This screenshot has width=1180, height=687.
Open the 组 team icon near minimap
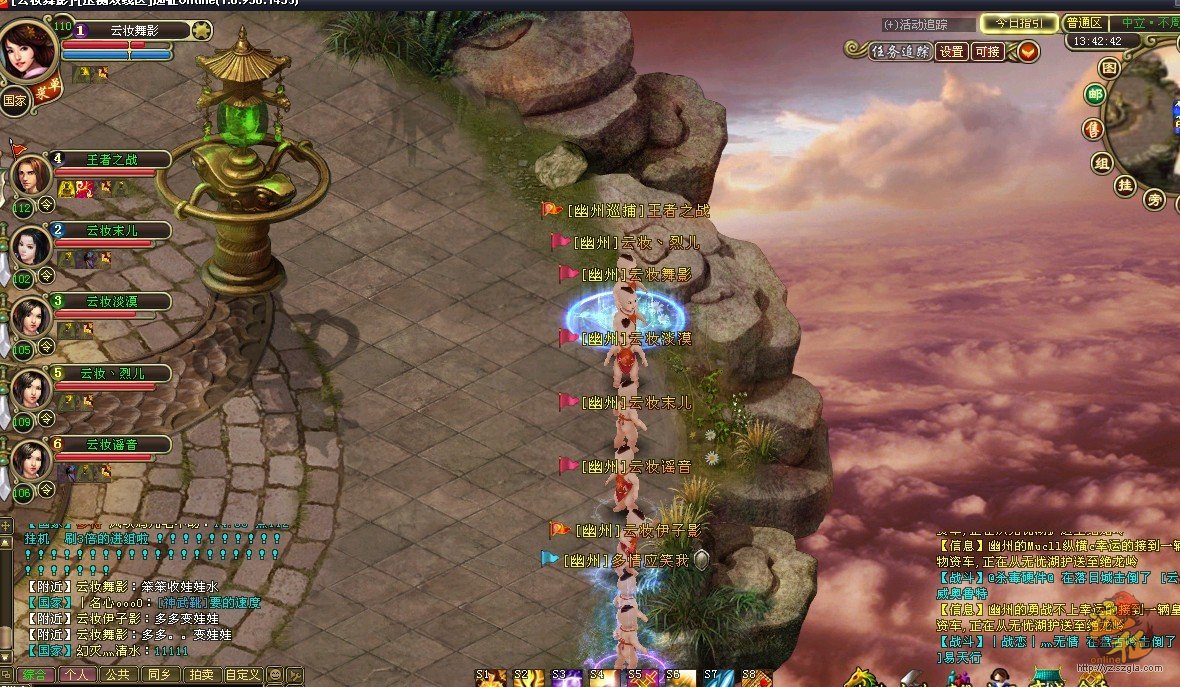(1102, 163)
